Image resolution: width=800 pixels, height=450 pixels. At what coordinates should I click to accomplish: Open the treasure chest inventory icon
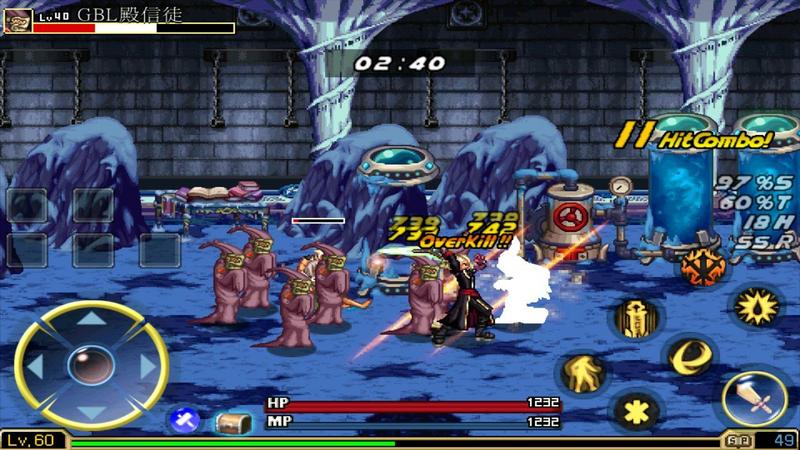(x=233, y=422)
